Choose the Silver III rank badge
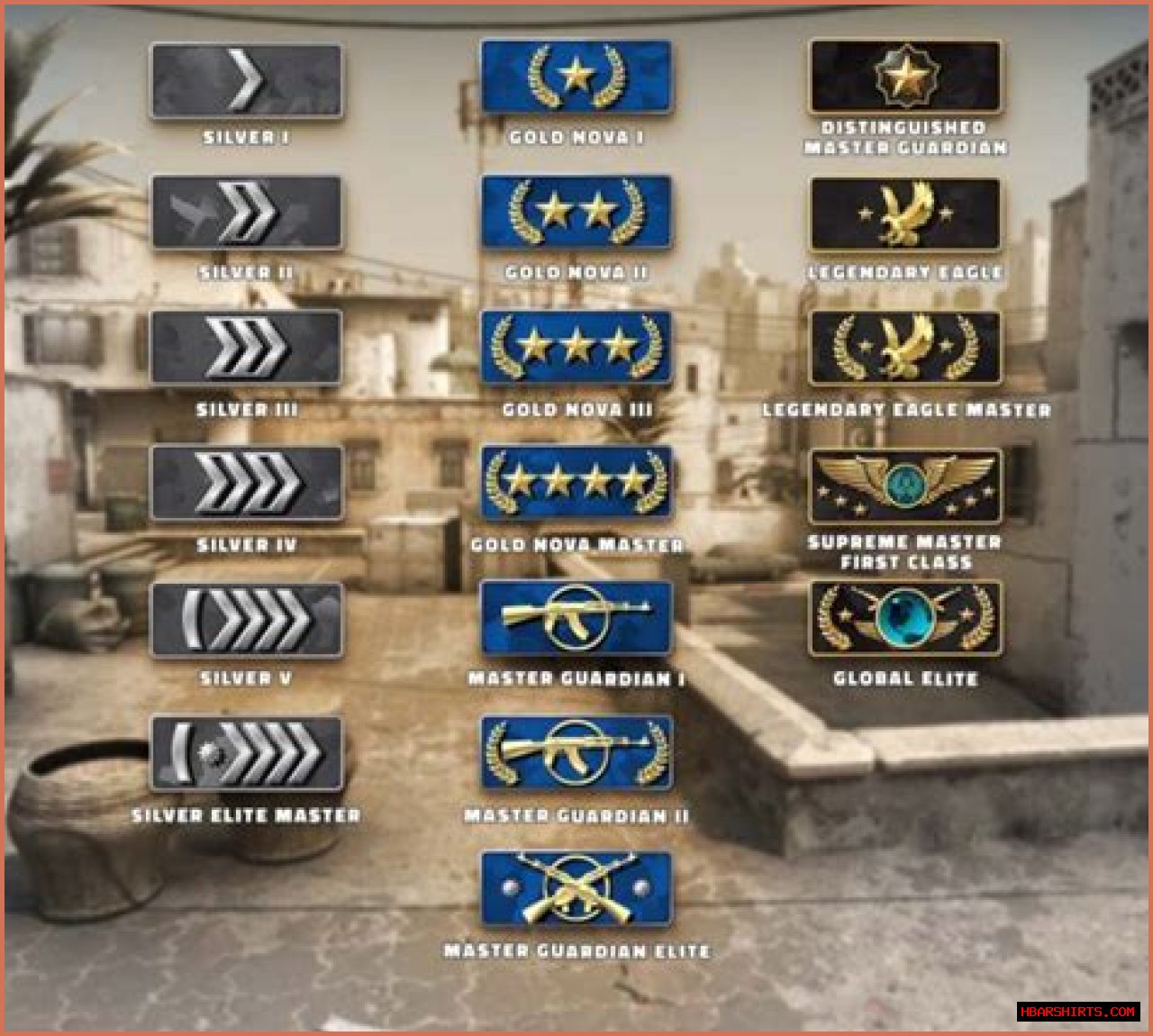 (x=246, y=348)
